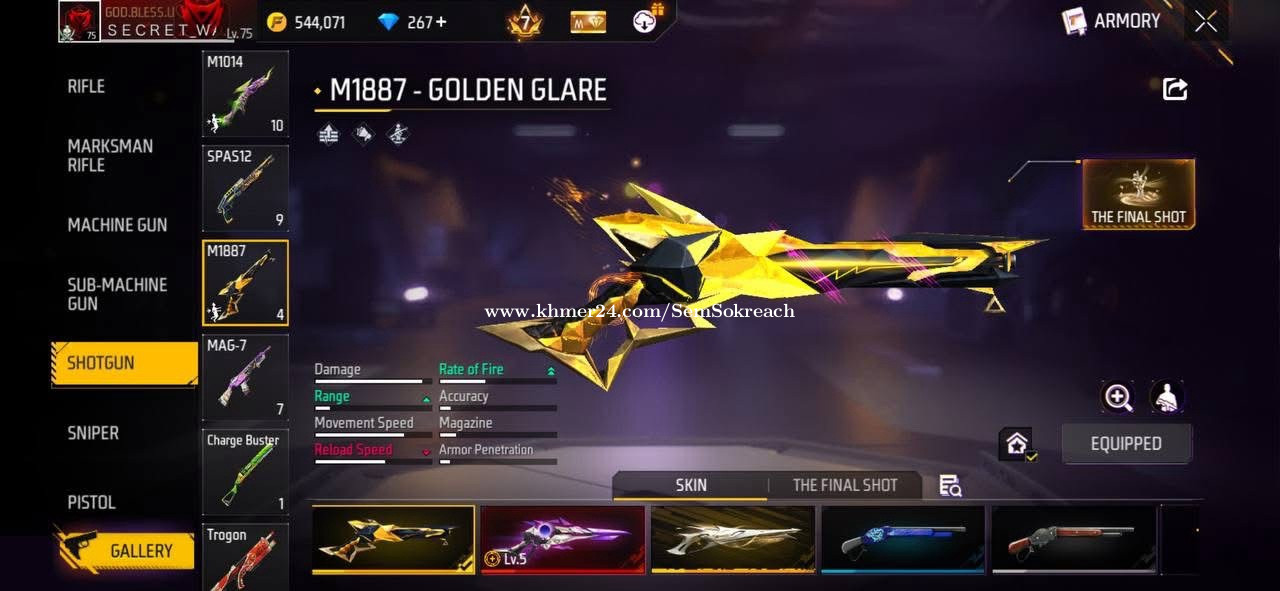Switch to The Final Shot tab
Image resolution: width=1280 pixels, height=591 pixels.
(x=845, y=485)
